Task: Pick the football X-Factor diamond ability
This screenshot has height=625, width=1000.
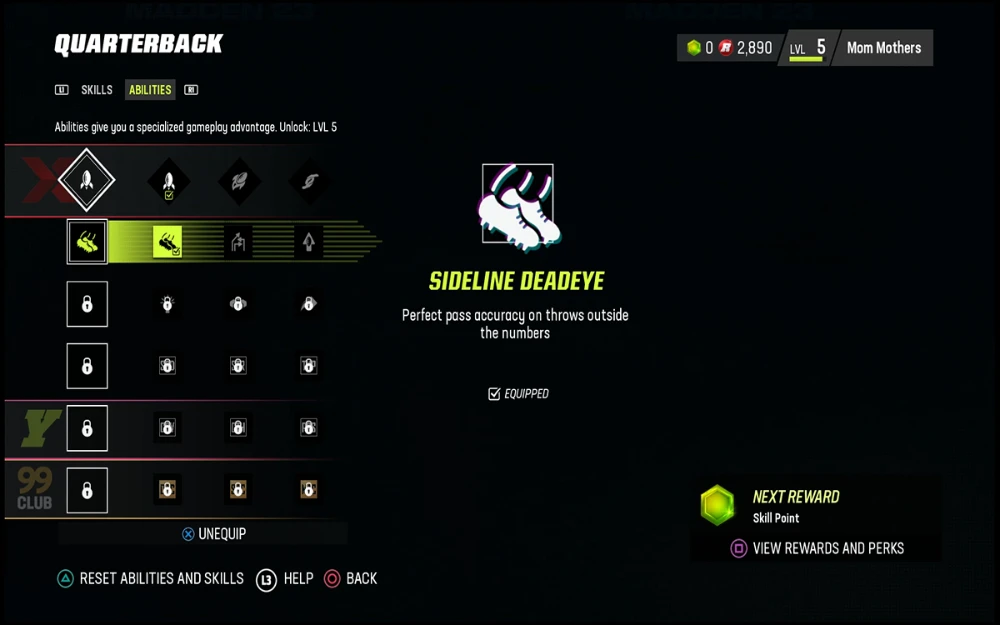Action: [x=239, y=182]
